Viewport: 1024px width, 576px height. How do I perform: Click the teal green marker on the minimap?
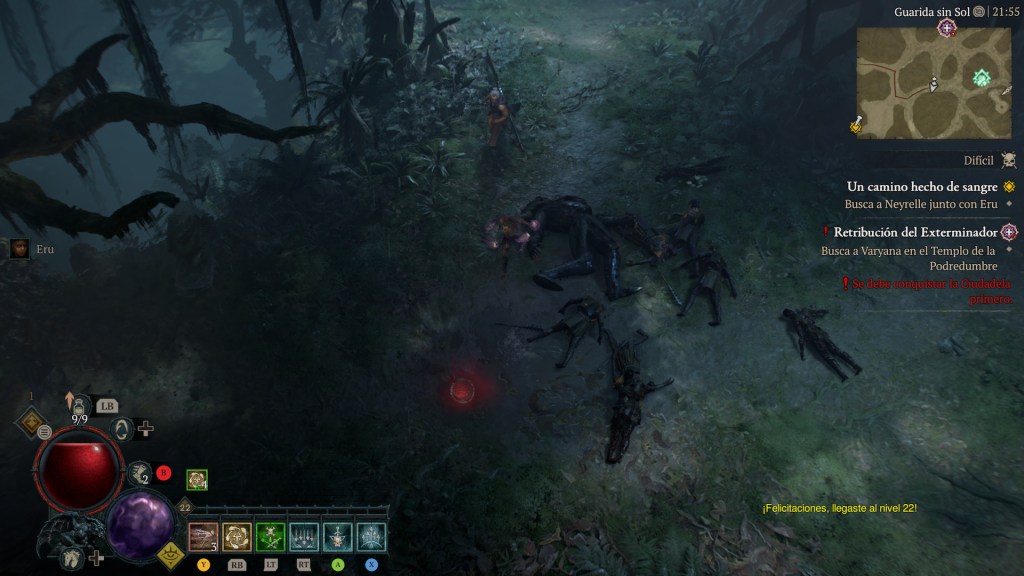[981, 78]
